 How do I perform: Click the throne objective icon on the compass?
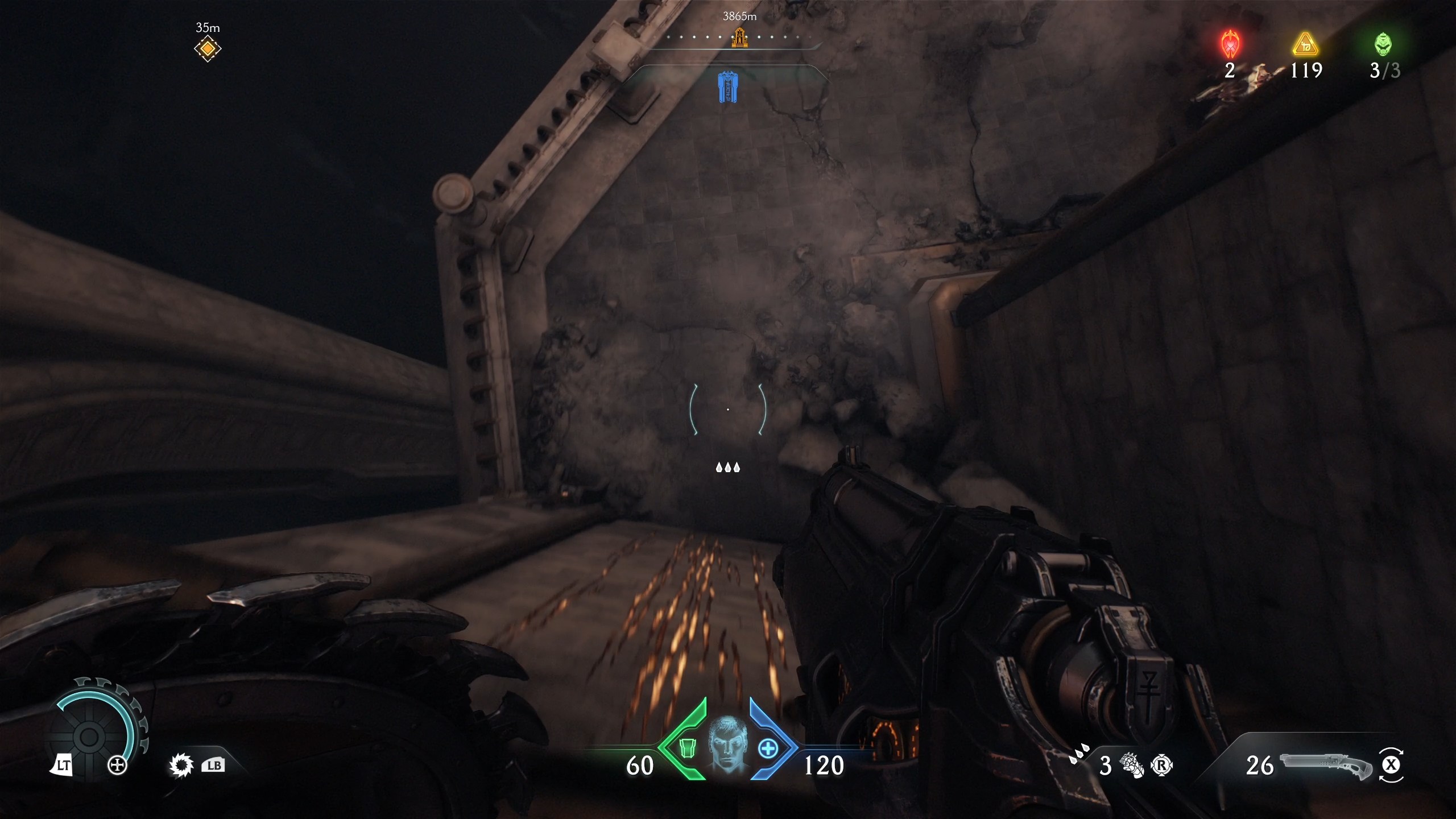point(739,39)
